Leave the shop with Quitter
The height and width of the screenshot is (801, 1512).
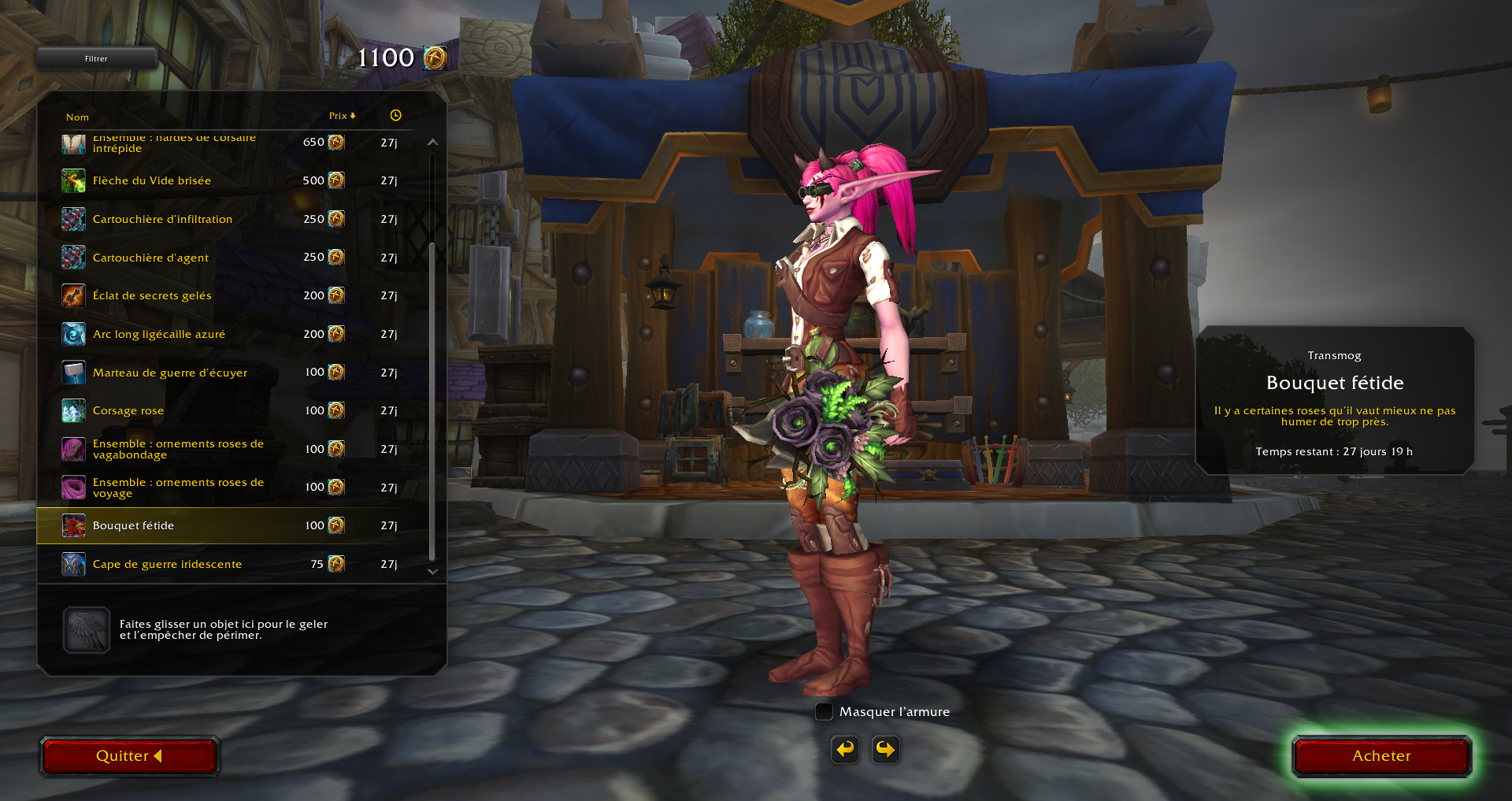129,756
